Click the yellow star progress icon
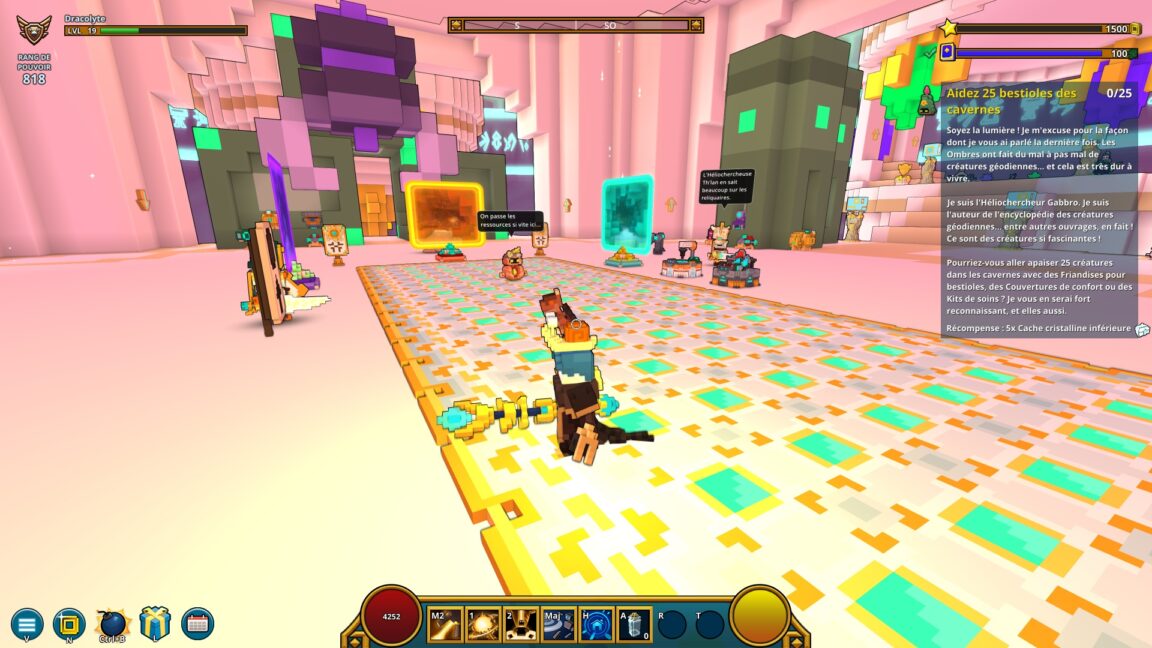Screen dimensions: 1152x648 coord(949,29)
